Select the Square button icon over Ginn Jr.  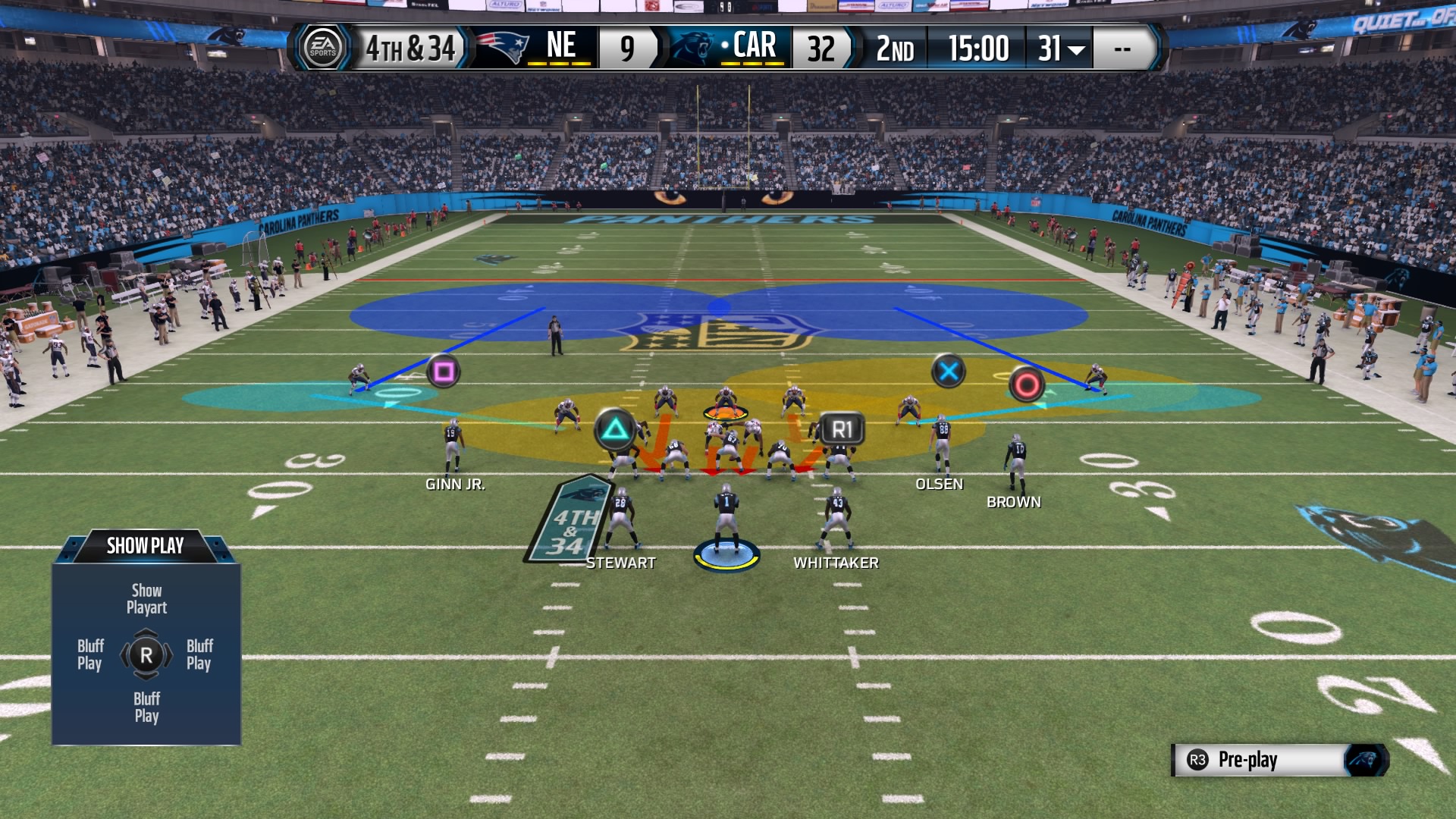click(x=444, y=372)
